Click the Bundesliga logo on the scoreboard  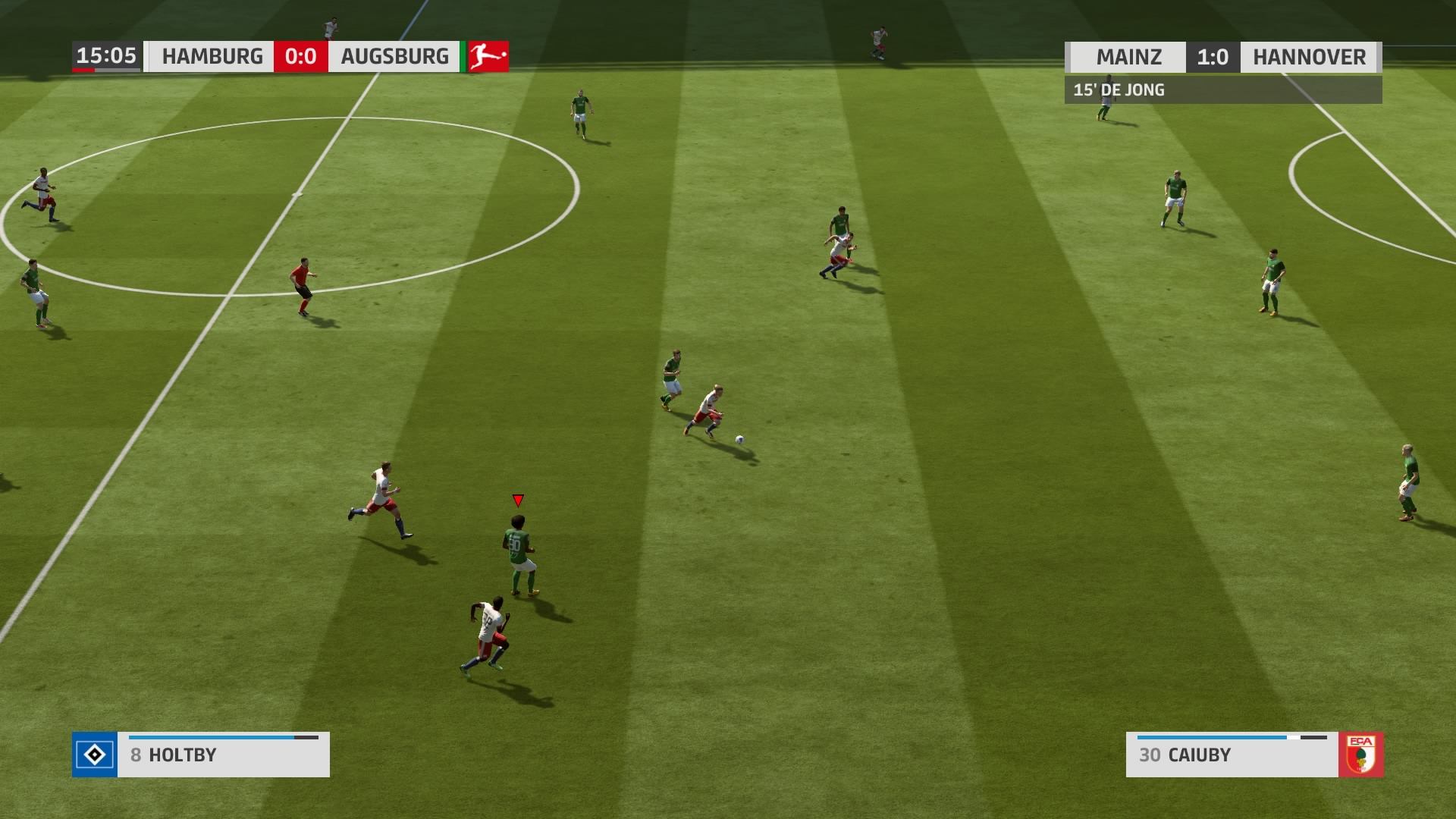[488, 57]
